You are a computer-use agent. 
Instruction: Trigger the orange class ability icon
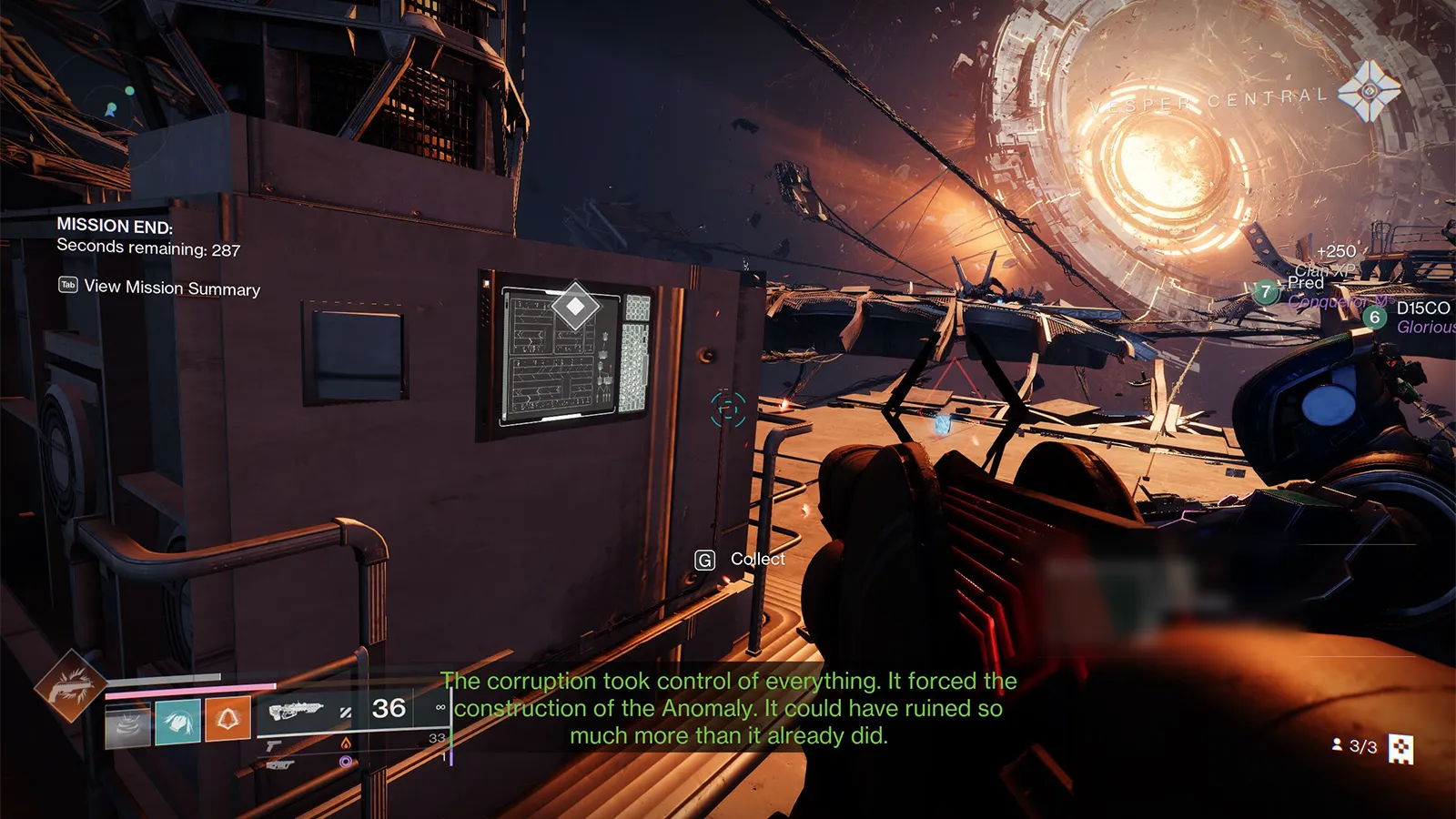[227, 721]
